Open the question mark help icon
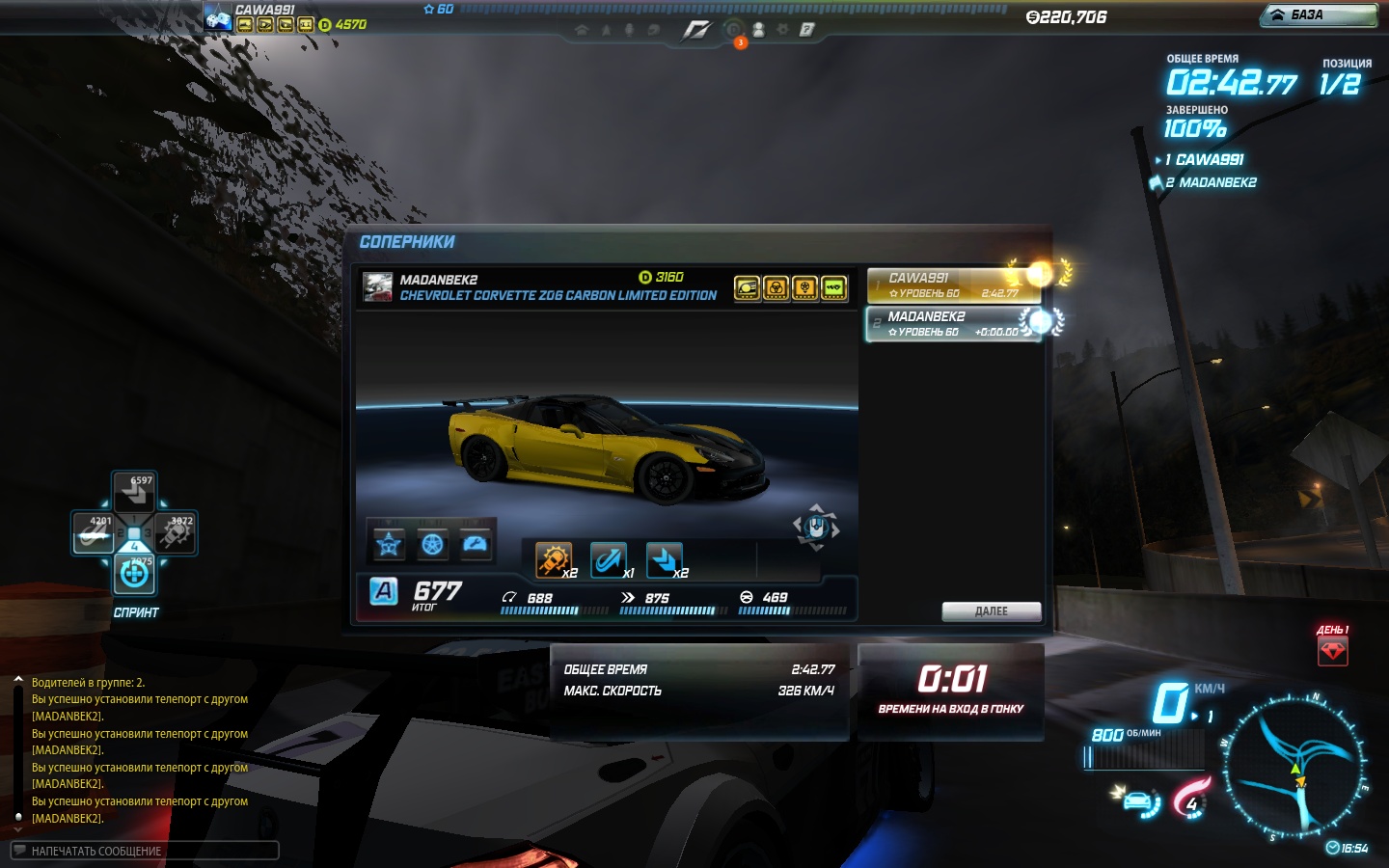This screenshot has width=1389, height=868. tap(806, 30)
